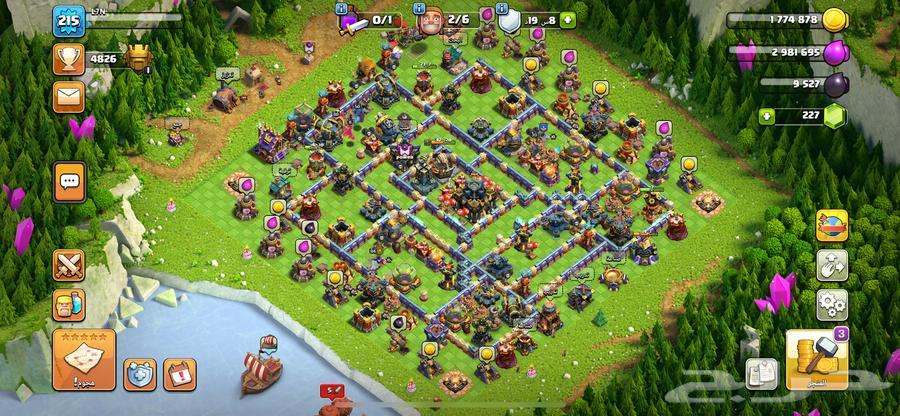Click green plus beside shield timer

568,18
